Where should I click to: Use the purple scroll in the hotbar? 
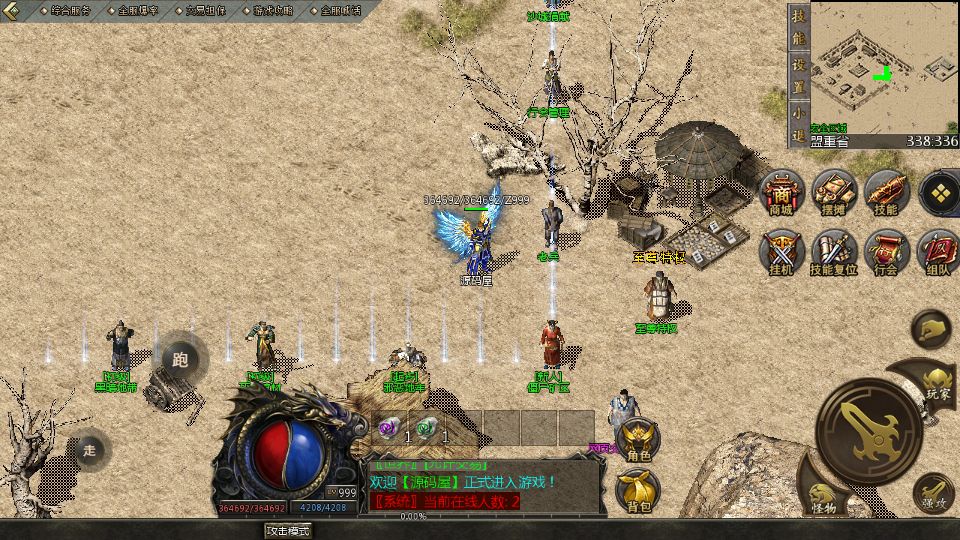pyautogui.click(x=389, y=428)
